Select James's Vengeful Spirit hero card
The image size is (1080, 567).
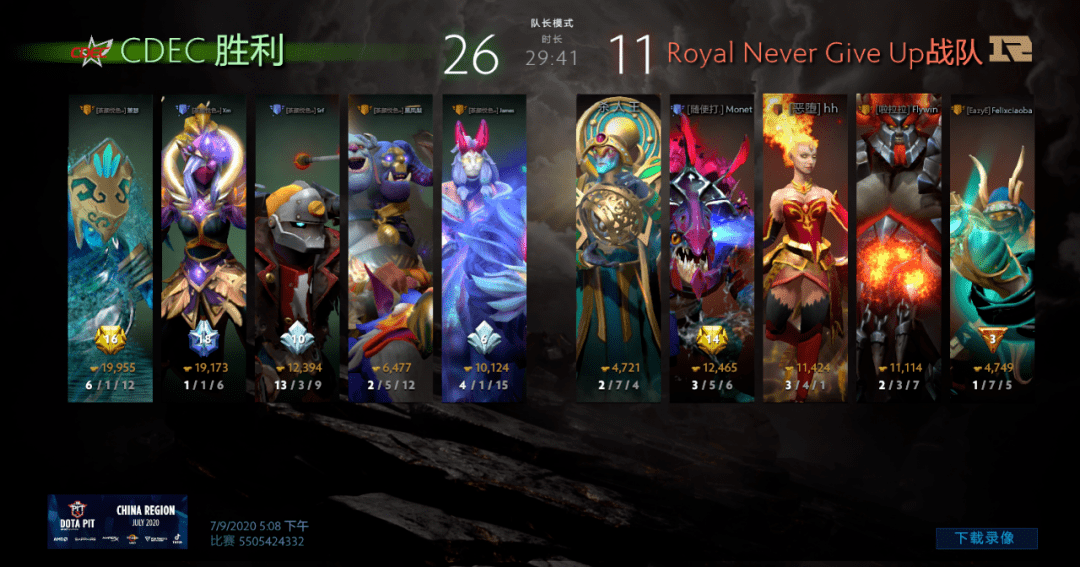pyautogui.click(x=484, y=248)
